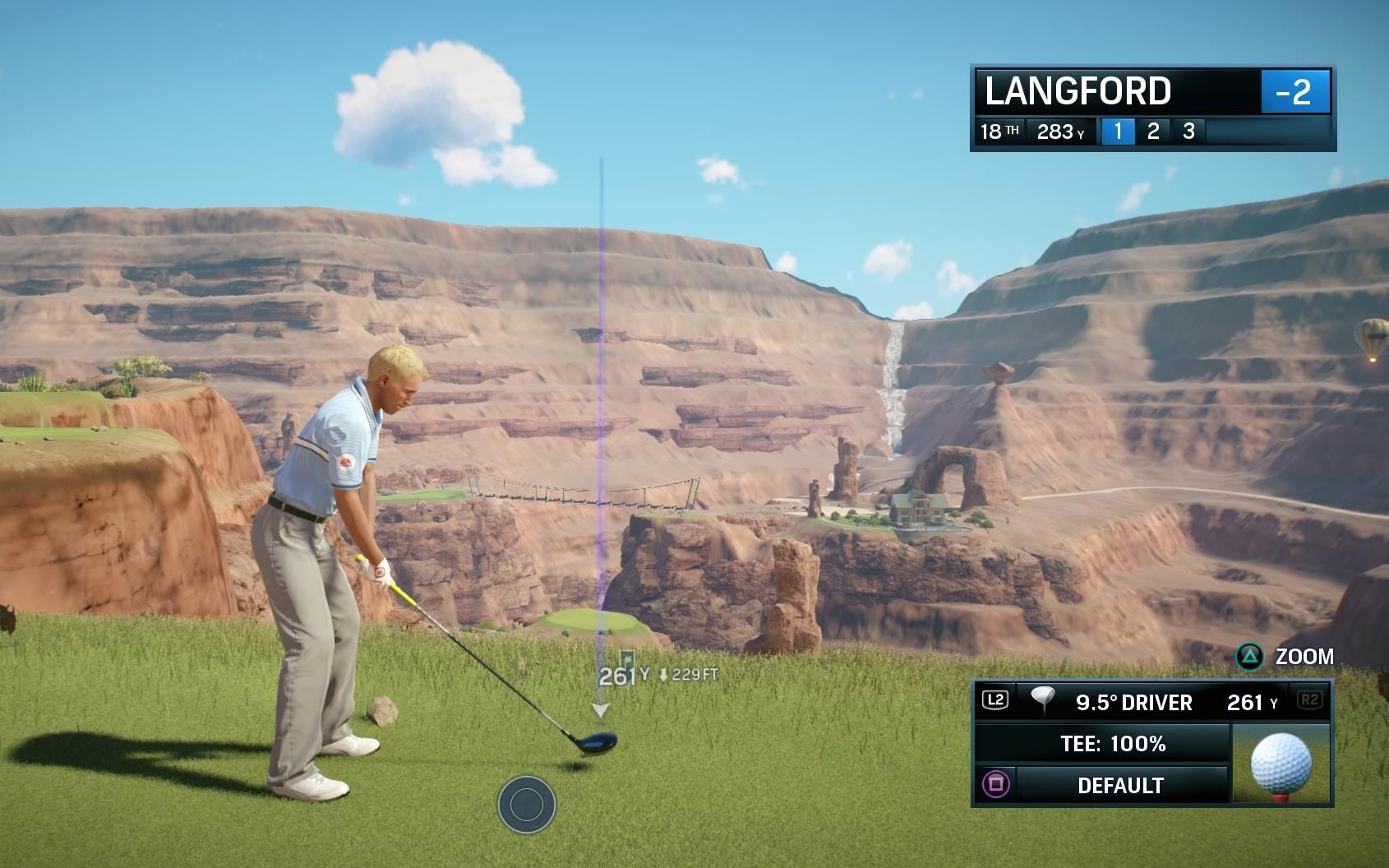Open the 9.5° Driver club selector
The width and height of the screenshot is (1389, 868).
1133,702
